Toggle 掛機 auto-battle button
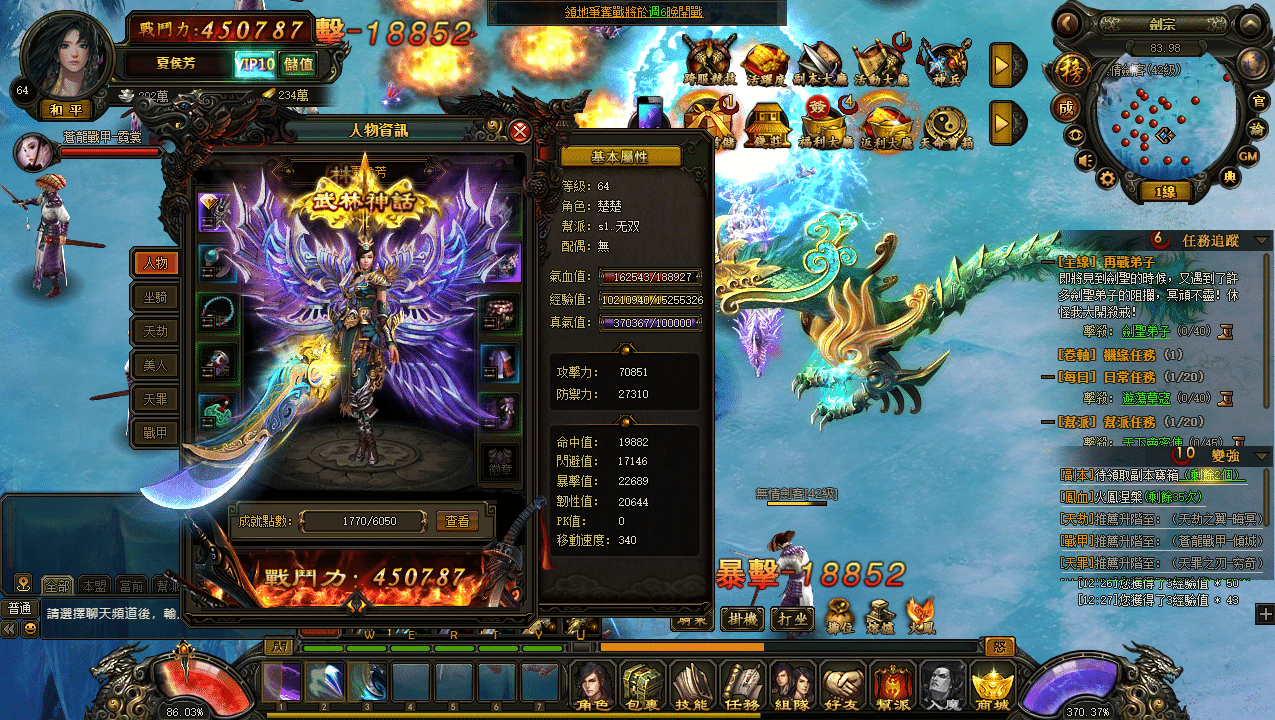Viewport: 1275px width, 720px height. (744, 618)
